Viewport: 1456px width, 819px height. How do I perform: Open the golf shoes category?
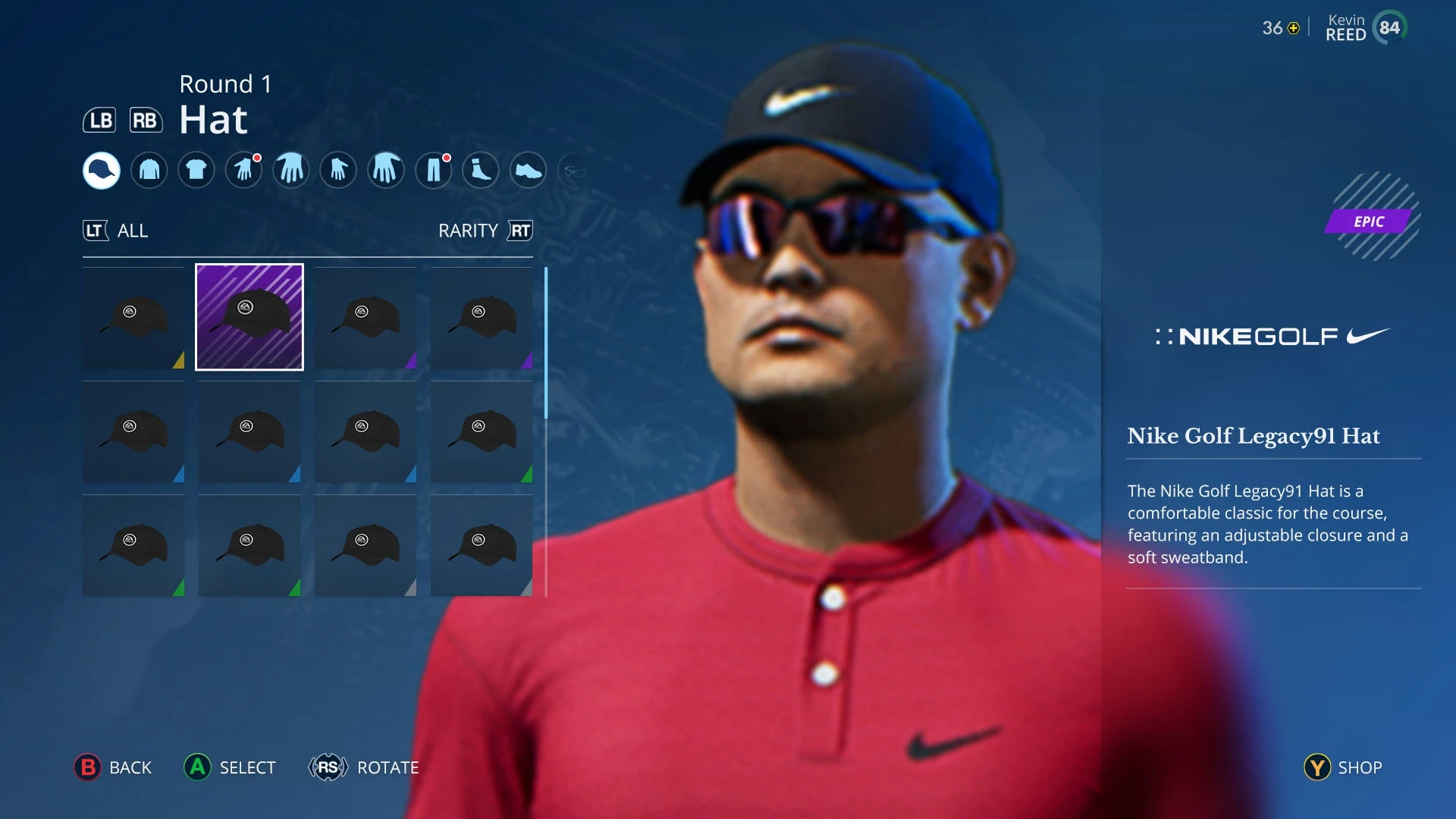(529, 170)
